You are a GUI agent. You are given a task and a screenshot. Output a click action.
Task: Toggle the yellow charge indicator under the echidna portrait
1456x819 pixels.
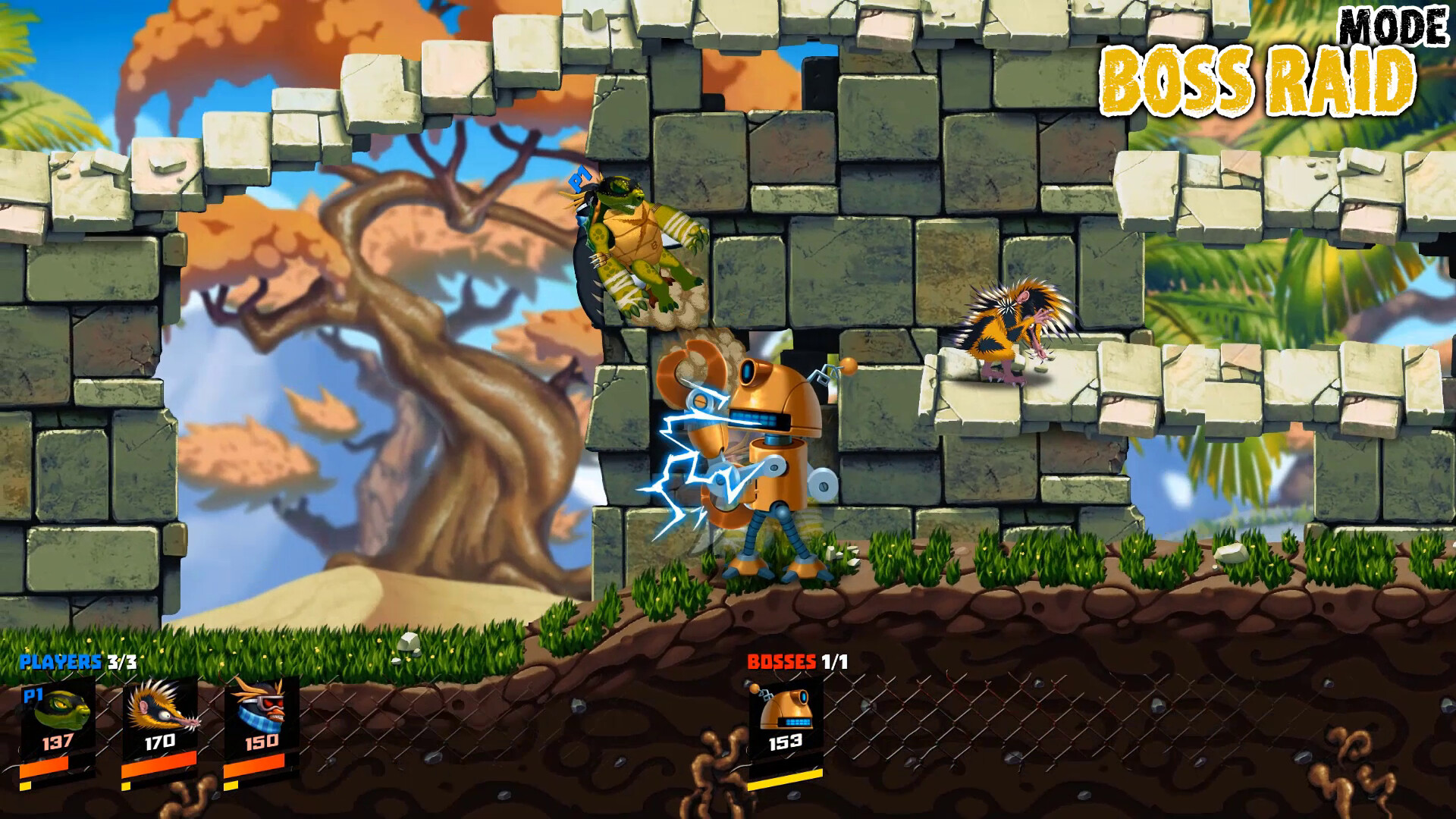point(125,786)
